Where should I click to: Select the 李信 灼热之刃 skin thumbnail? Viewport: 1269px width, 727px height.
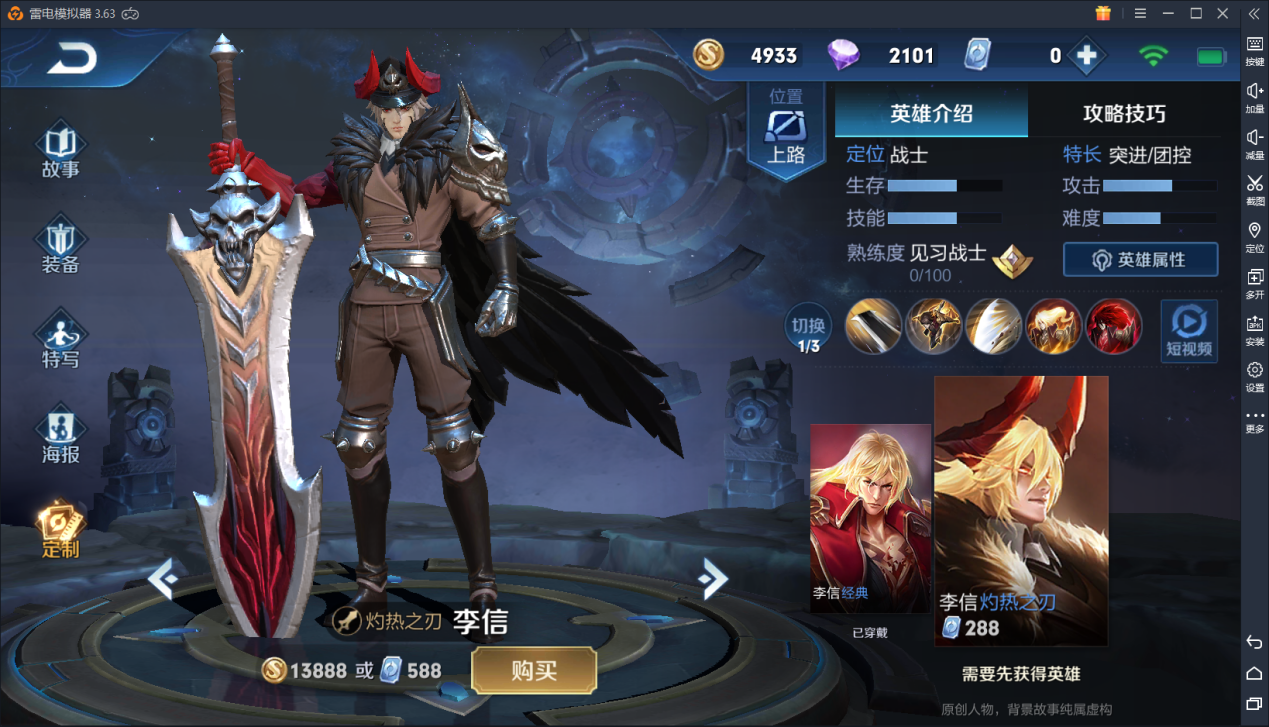pos(1021,510)
